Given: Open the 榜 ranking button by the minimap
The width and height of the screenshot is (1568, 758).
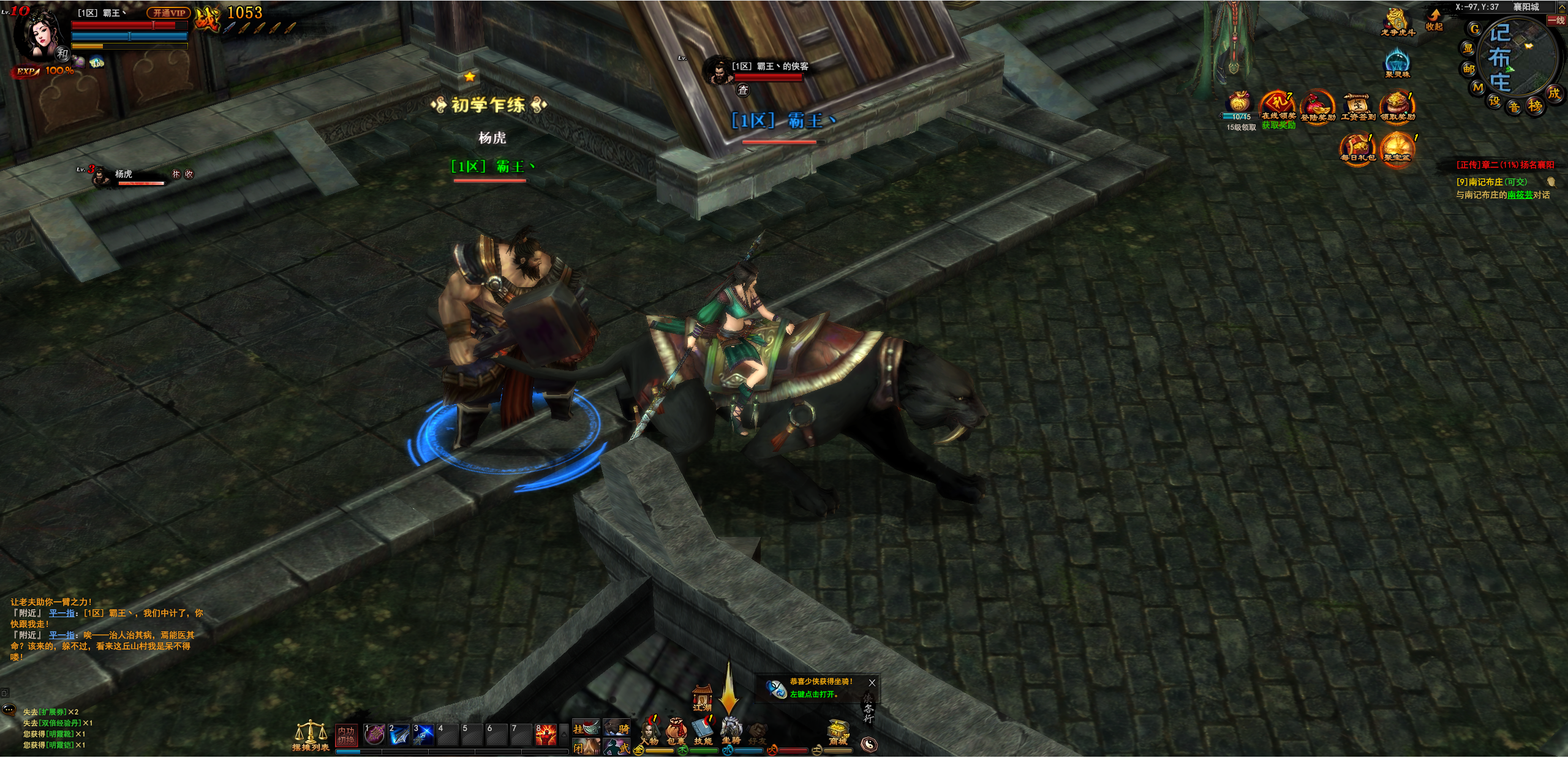Looking at the screenshot, I should (x=1535, y=106).
